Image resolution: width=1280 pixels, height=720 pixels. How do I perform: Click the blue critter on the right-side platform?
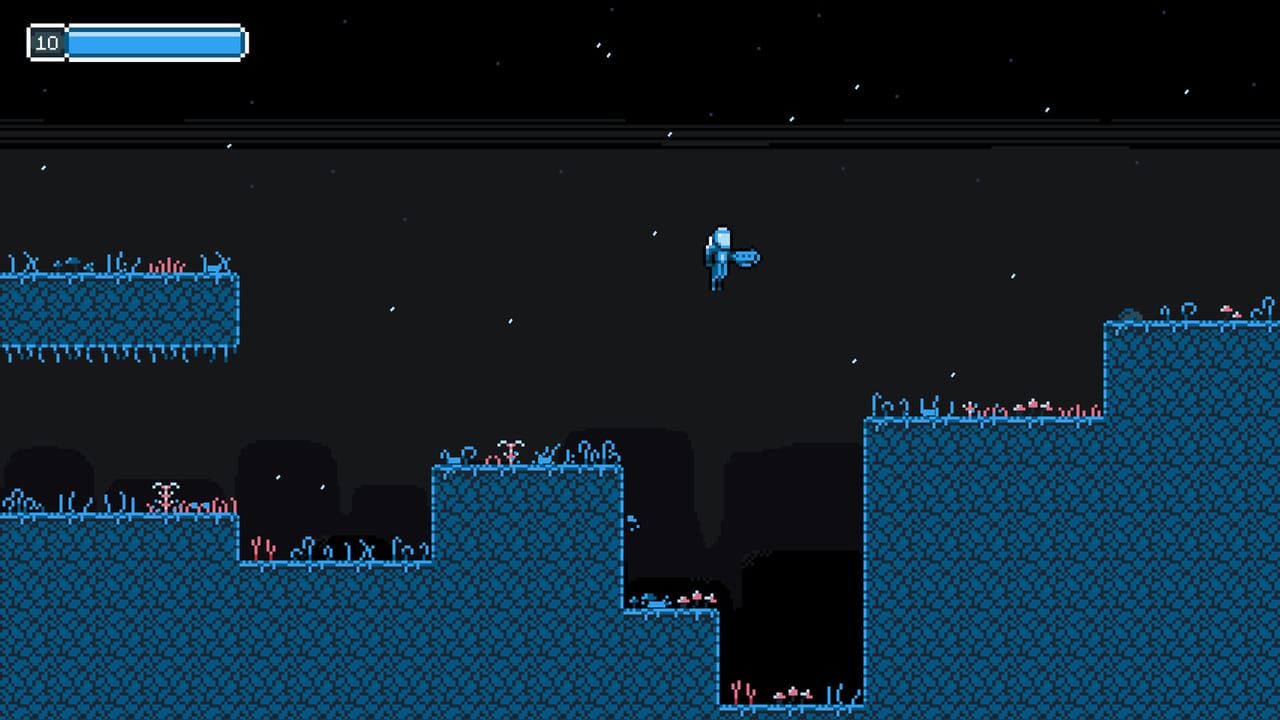click(928, 411)
